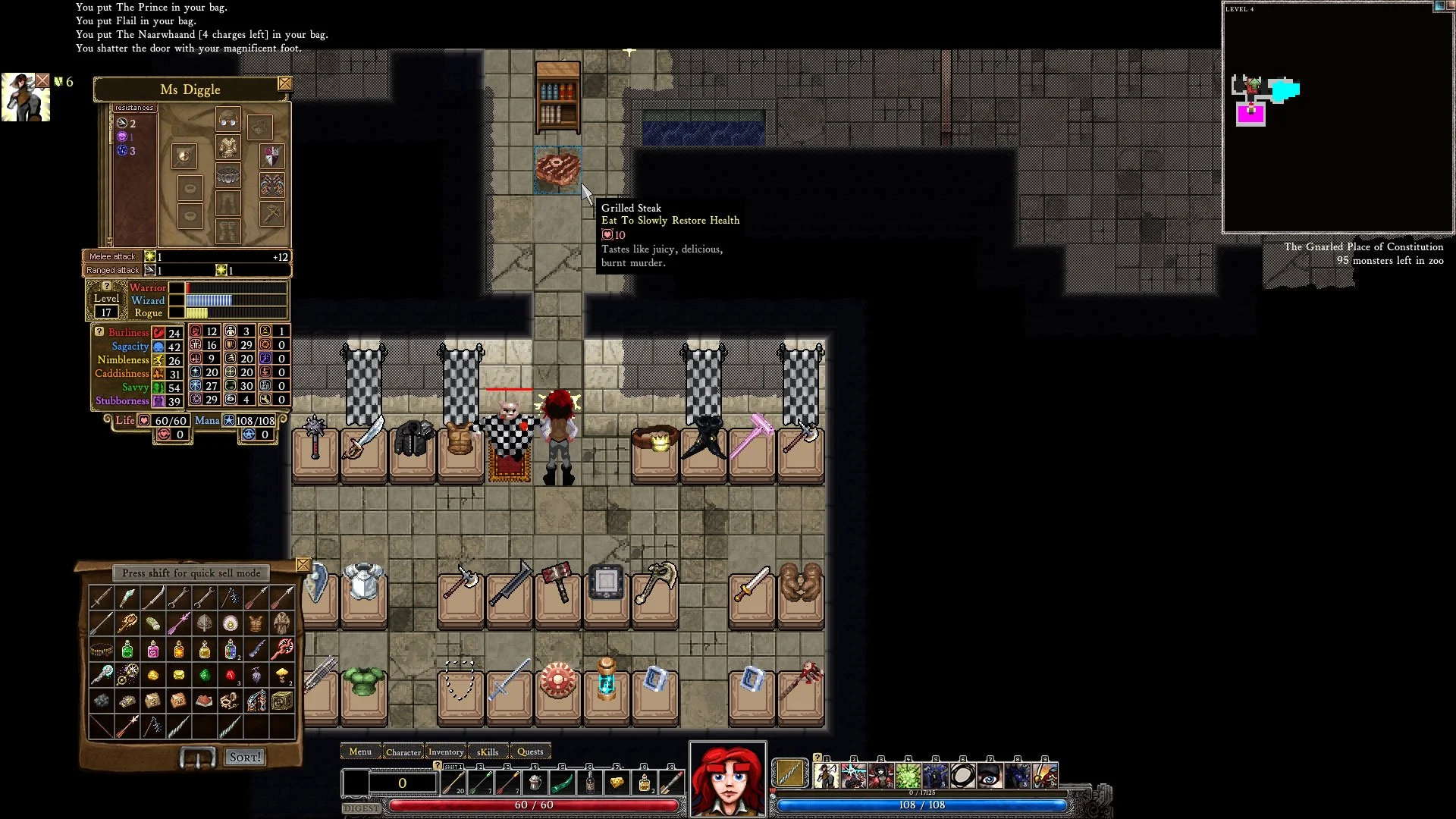
Task: Activate the green explosion skill in slot 4
Action: [908, 775]
